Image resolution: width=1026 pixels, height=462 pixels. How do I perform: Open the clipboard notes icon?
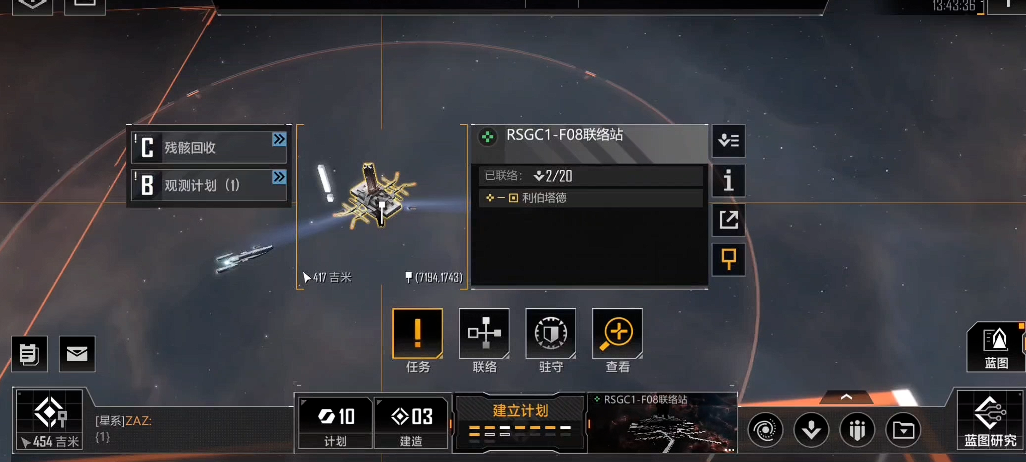[x=29, y=352]
